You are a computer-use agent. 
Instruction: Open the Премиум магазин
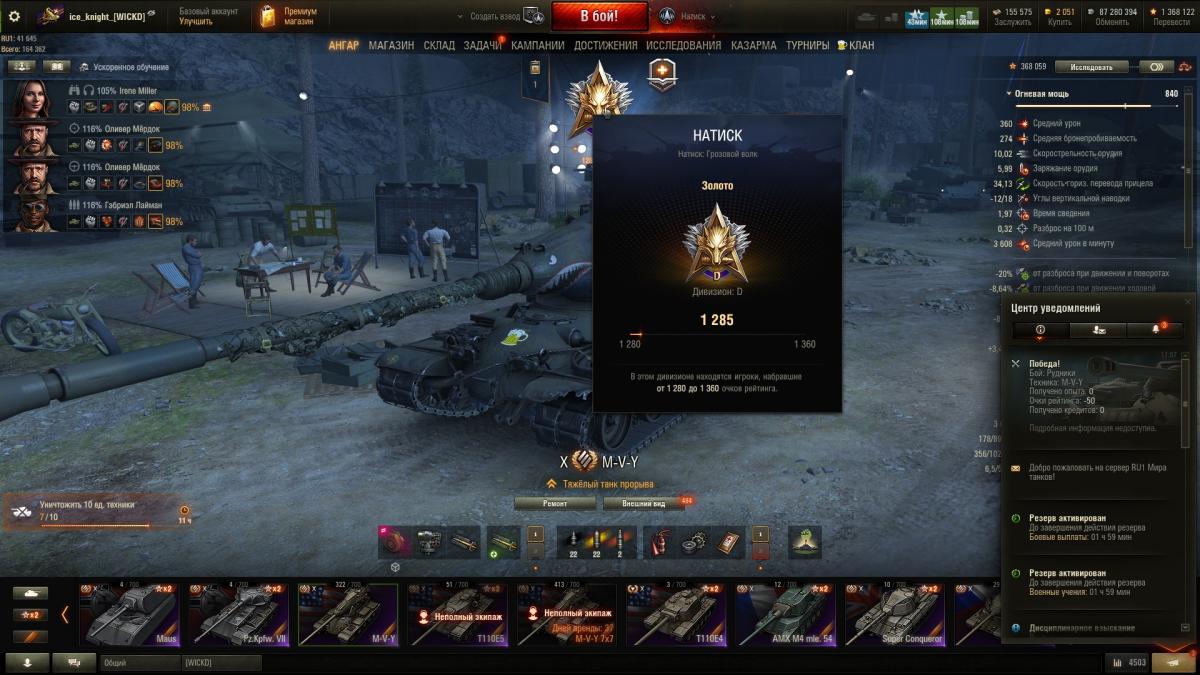tap(288, 16)
